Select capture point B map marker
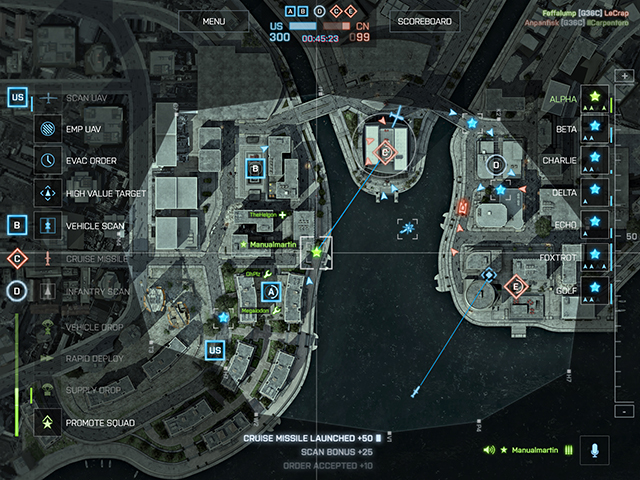The width and height of the screenshot is (640, 480). 255,170
